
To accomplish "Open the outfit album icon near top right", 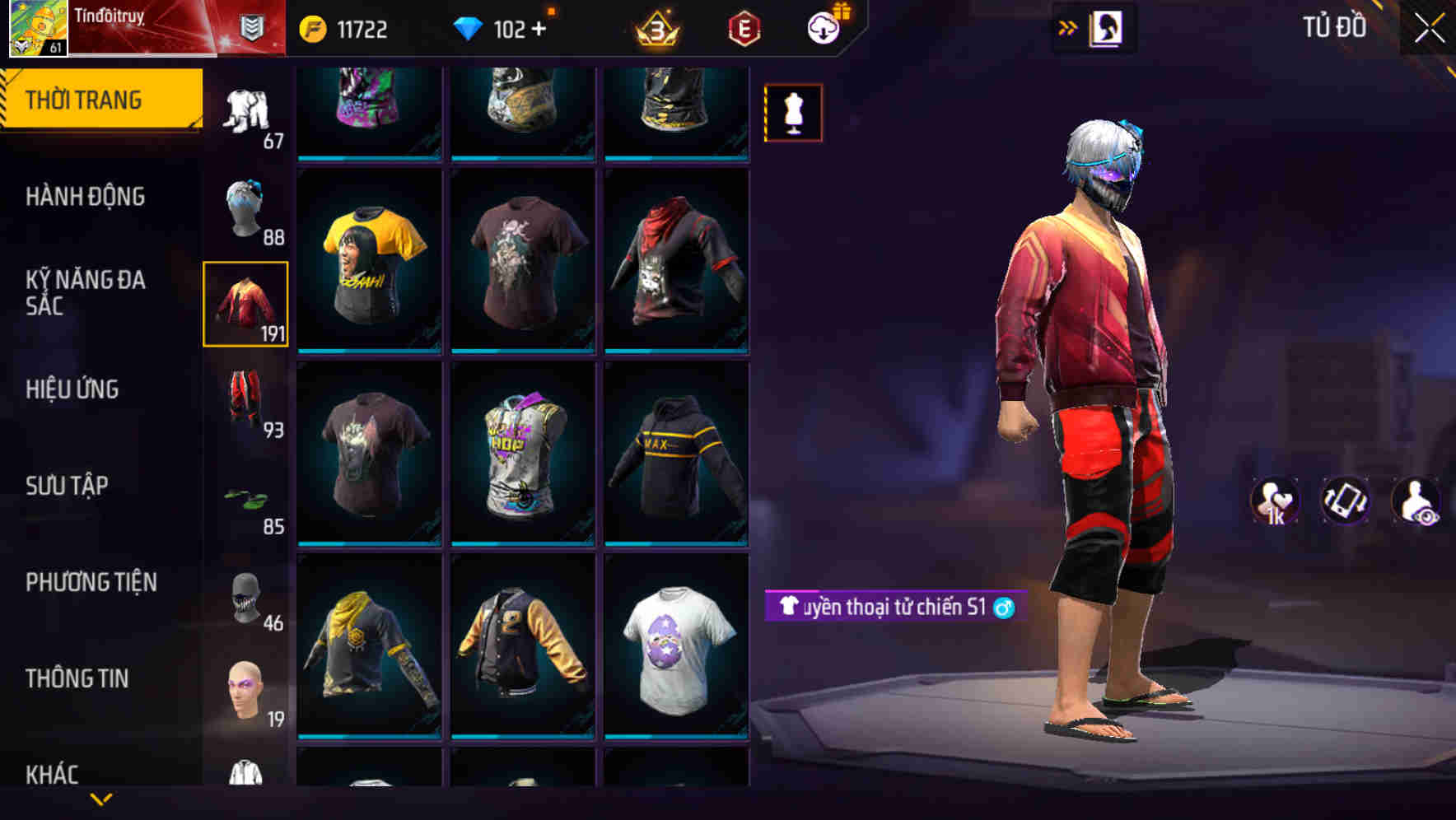I will coord(1105,26).
